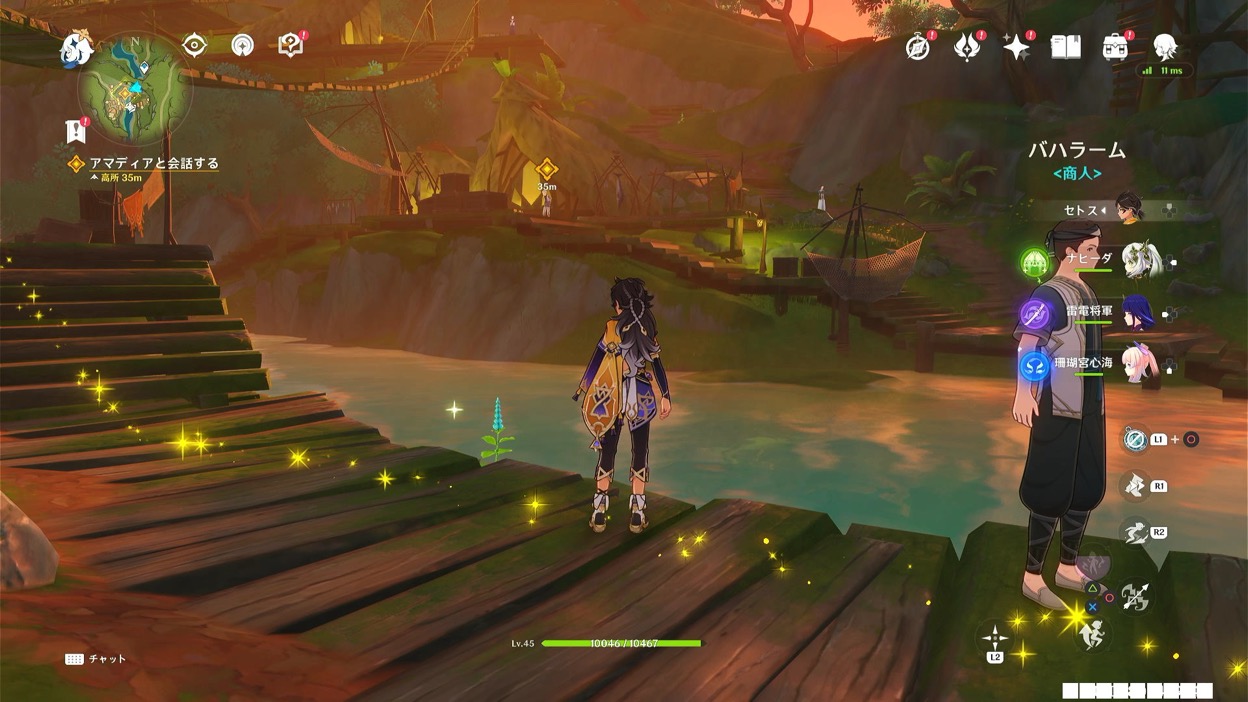1248x702 pixels.
Task: Fire the bow-and-arrow attack icon
Action: click(x=1135, y=597)
